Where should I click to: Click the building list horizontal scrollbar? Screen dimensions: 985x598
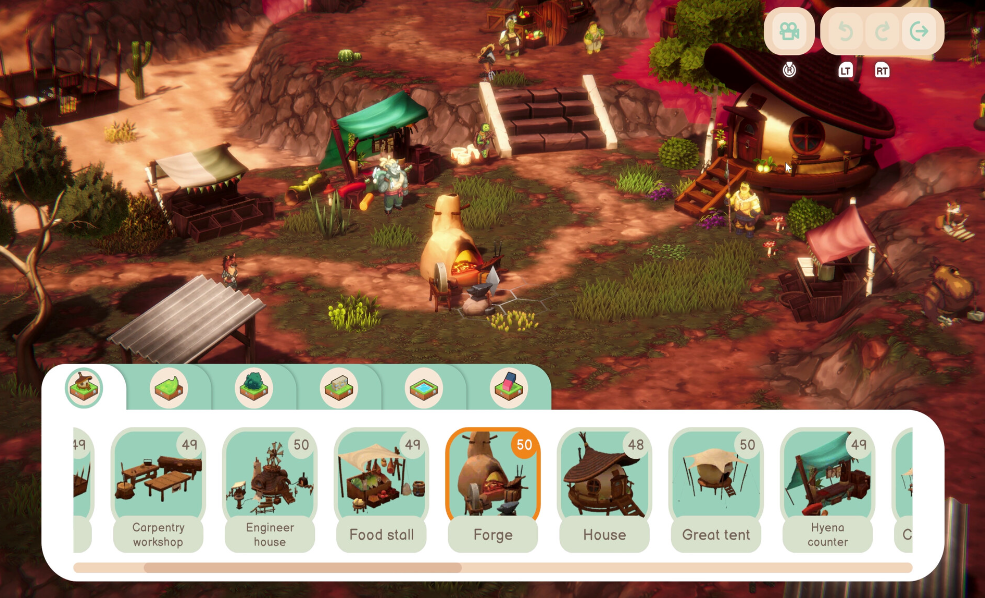pyautogui.click(x=302, y=568)
